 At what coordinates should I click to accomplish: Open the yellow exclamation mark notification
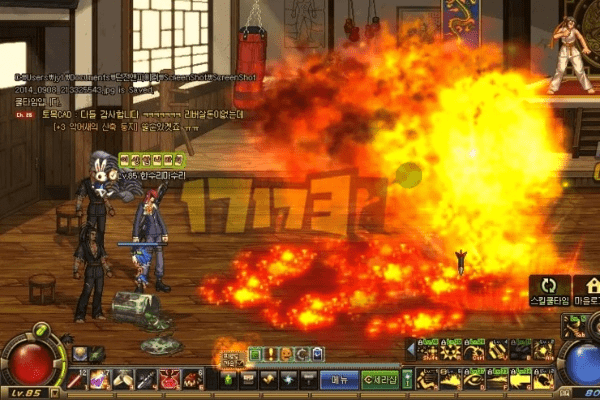click(269, 354)
